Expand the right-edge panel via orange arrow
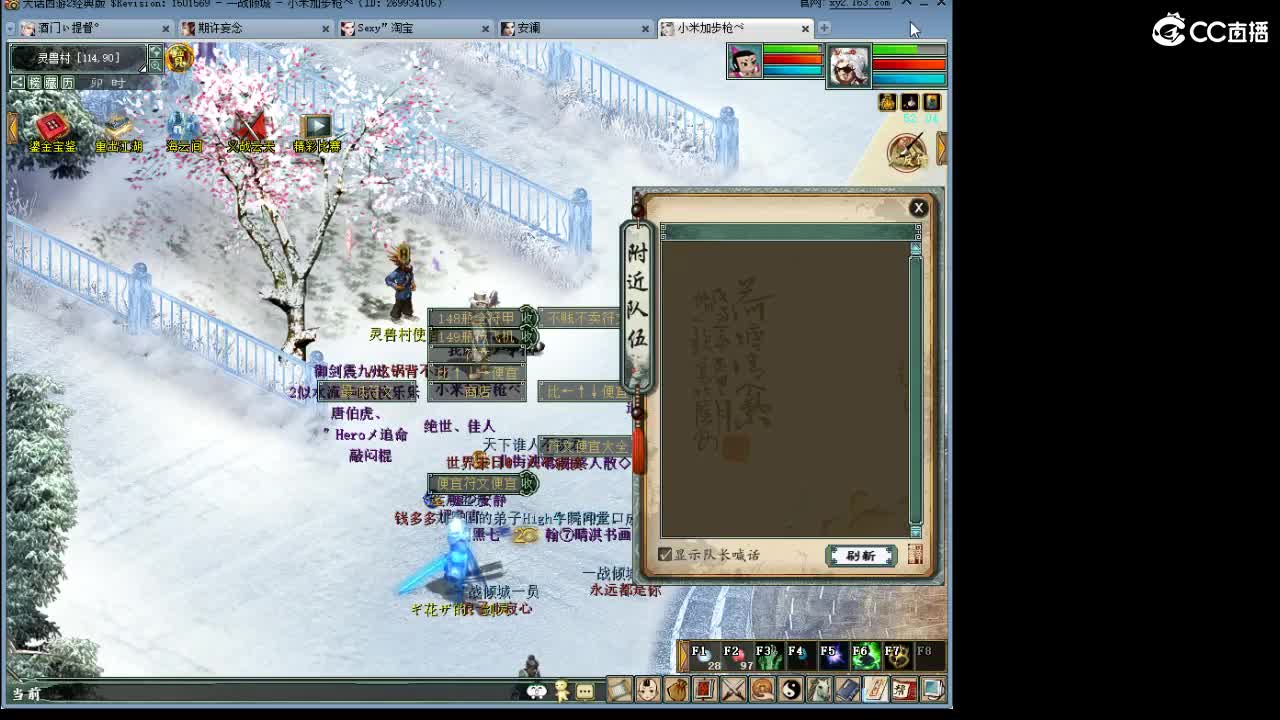This screenshot has height=720, width=1280. click(942, 146)
